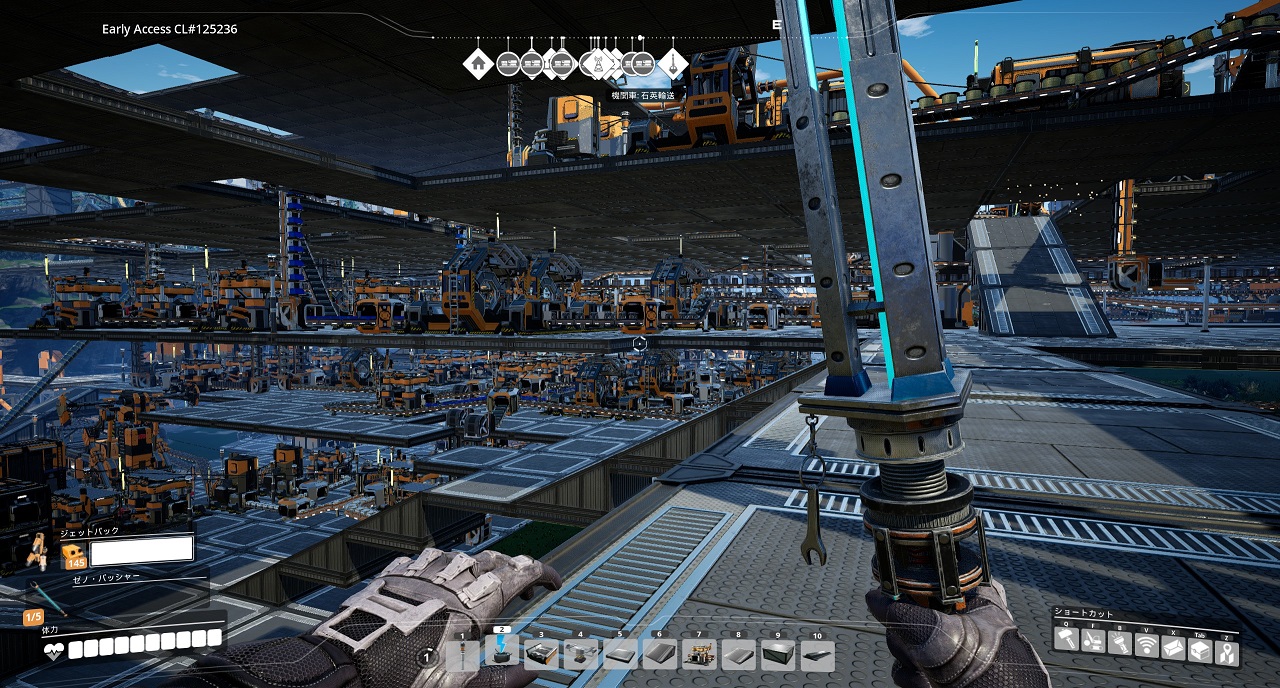Choose the ramp in hotbar slot 6
Viewport: 1280px width, 688px height.
tap(659, 655)
